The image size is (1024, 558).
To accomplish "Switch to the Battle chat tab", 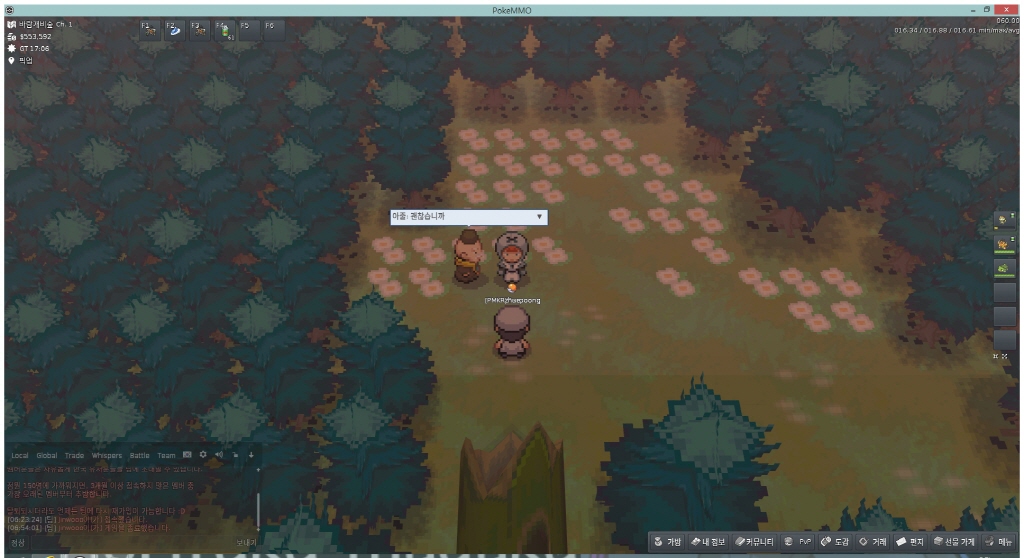I will click(x=140, y=455).
